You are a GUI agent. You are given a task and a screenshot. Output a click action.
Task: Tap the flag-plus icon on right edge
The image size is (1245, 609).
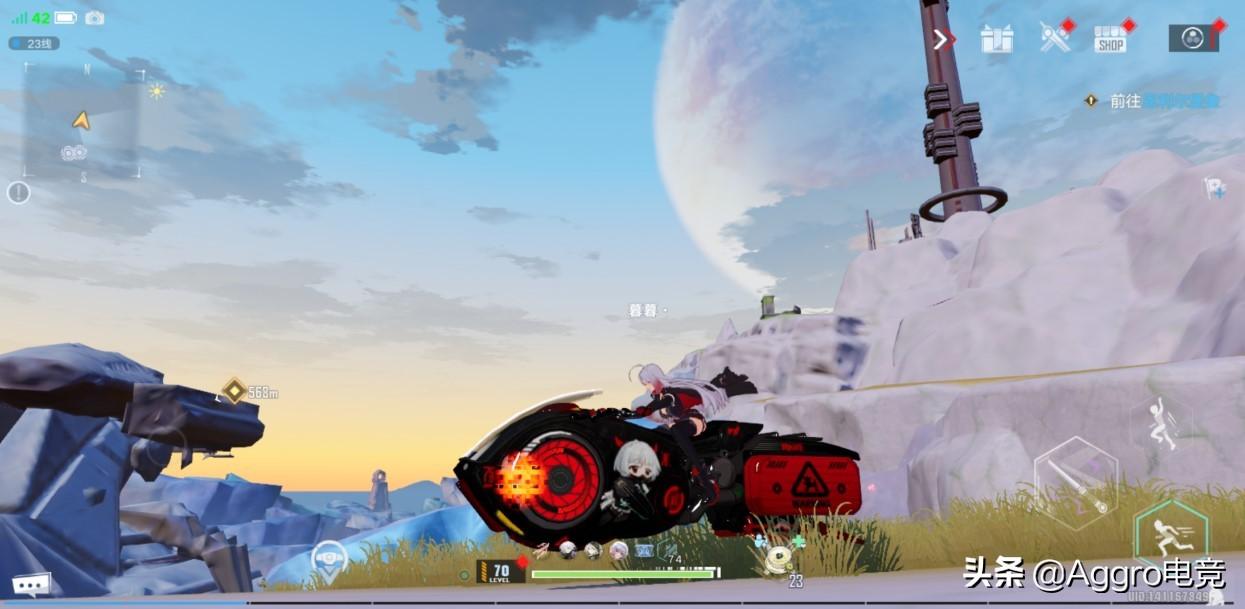(x=1215, y=188)
